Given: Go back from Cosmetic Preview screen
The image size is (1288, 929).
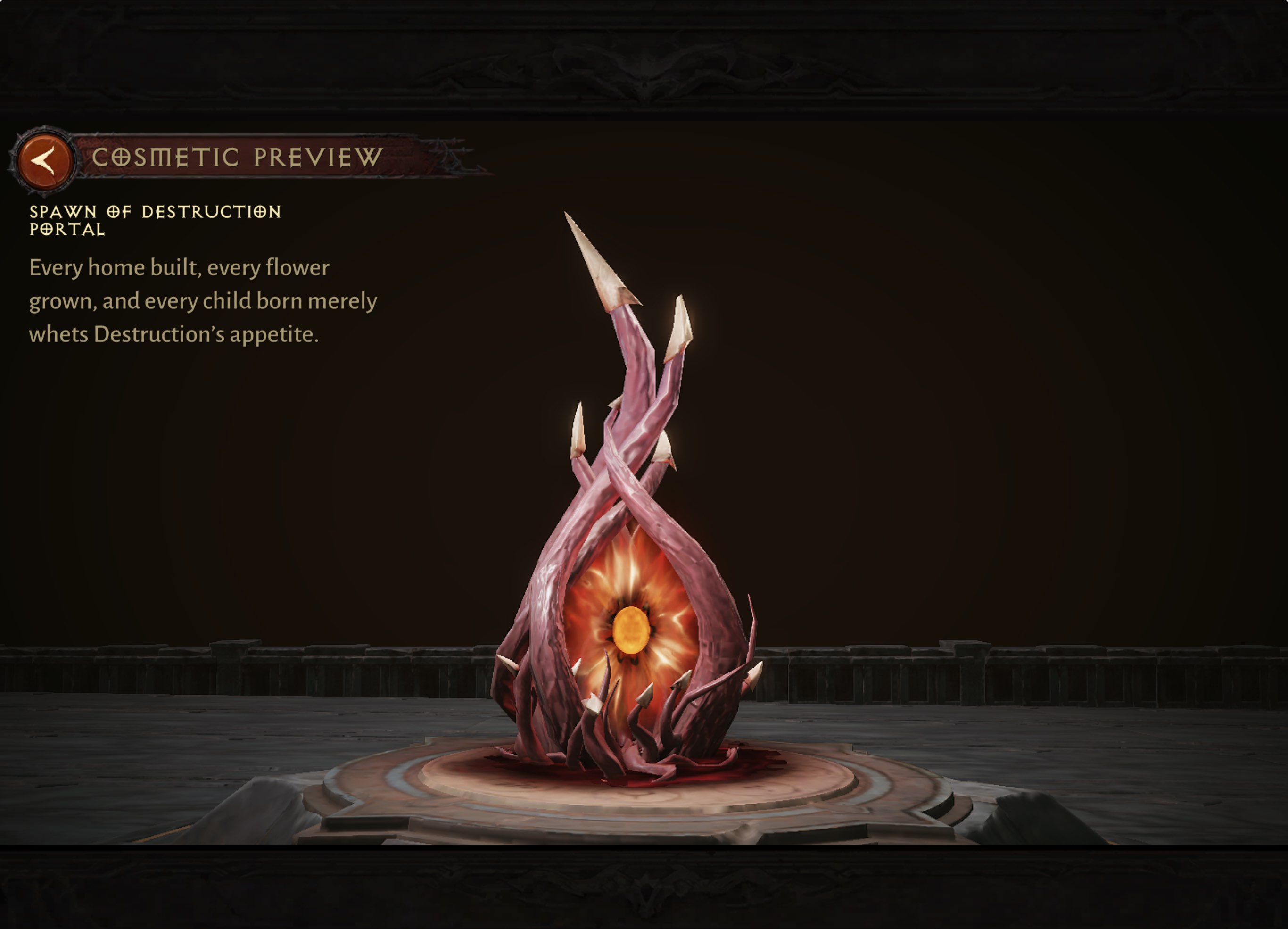Looking at the screenshot, I should click(44, 160).
